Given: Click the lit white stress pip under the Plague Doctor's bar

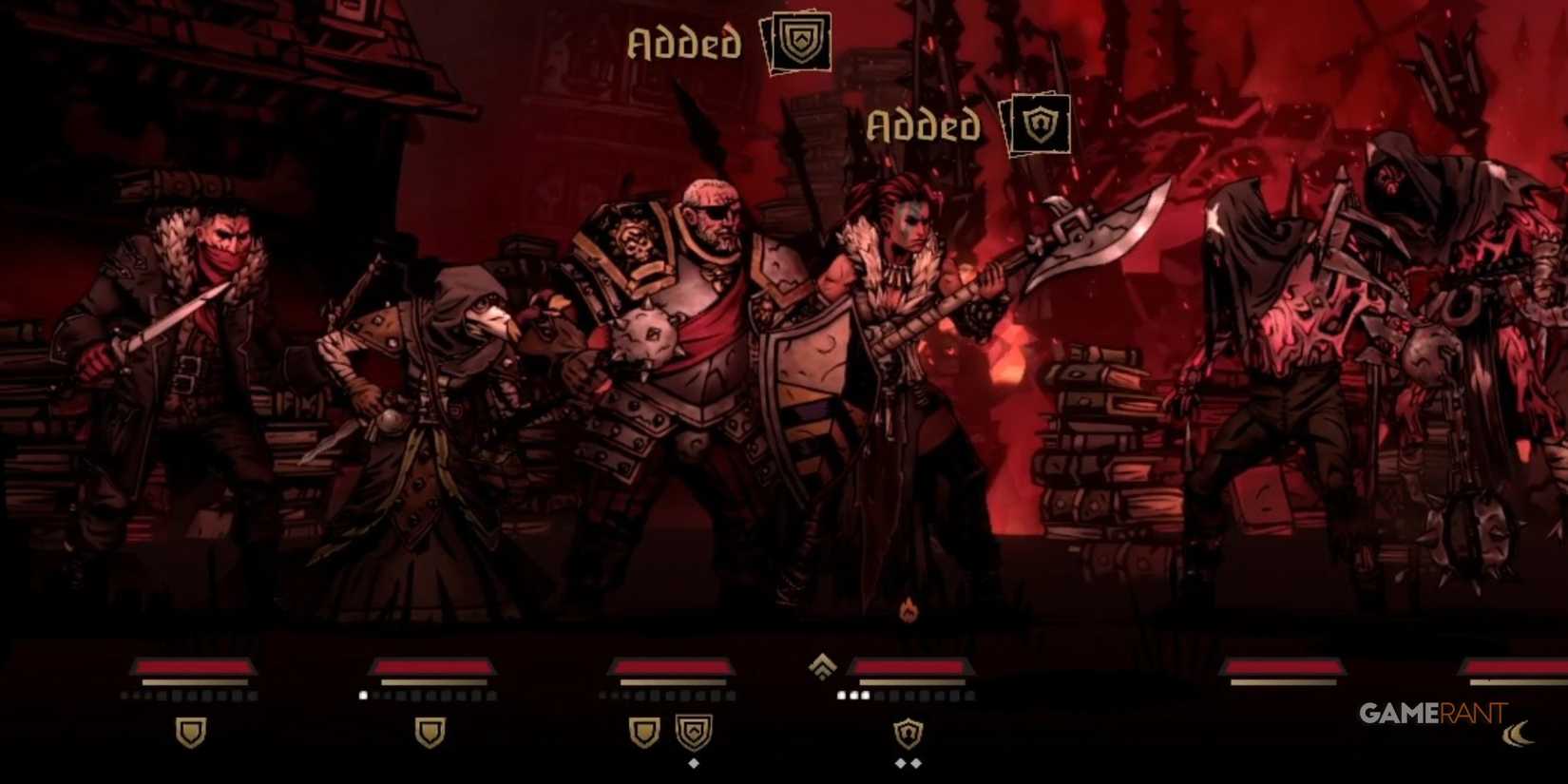Looking at the screenshot, I should [x=363, y=695].
